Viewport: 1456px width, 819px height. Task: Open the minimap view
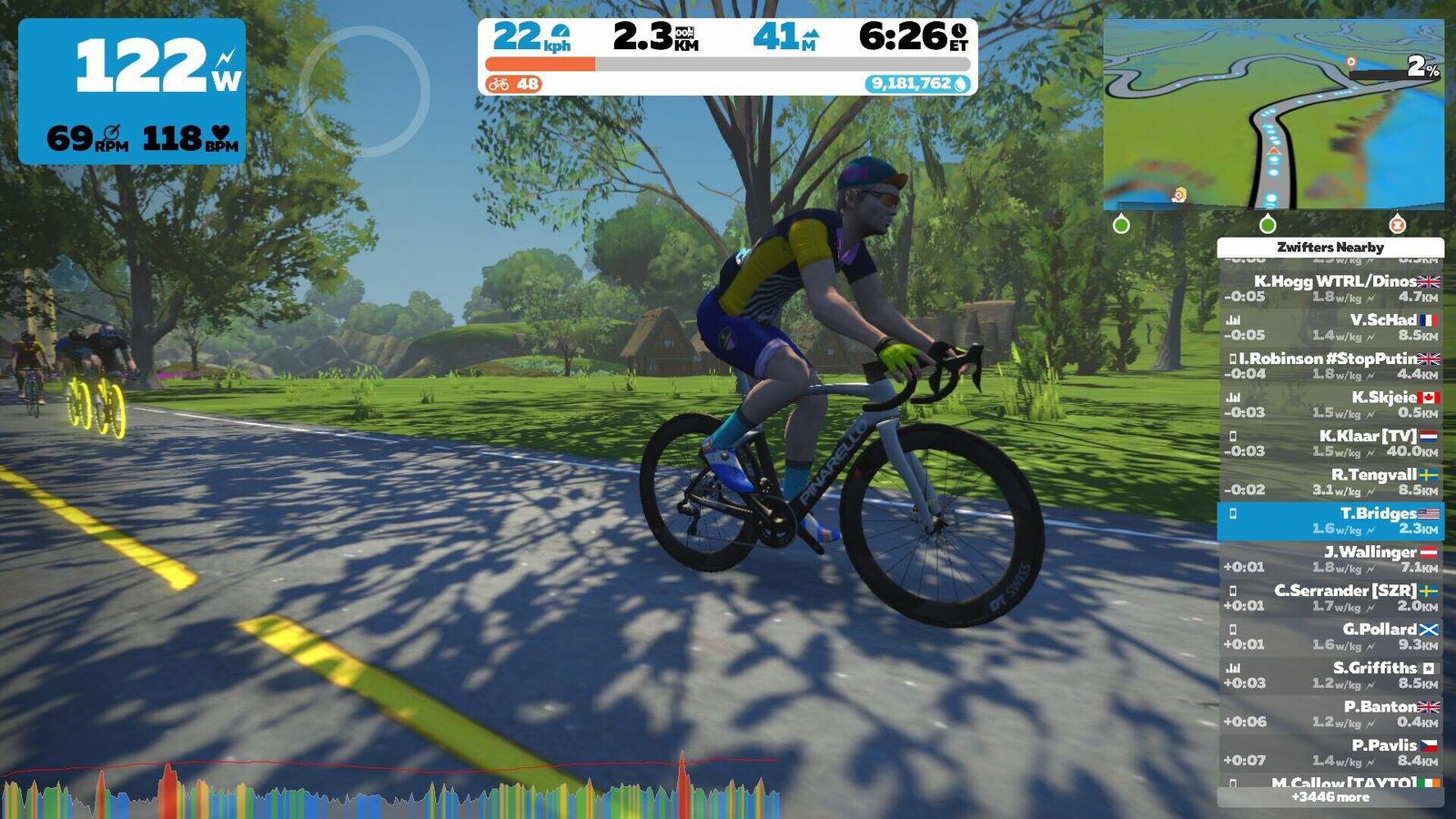point(1273,115)
